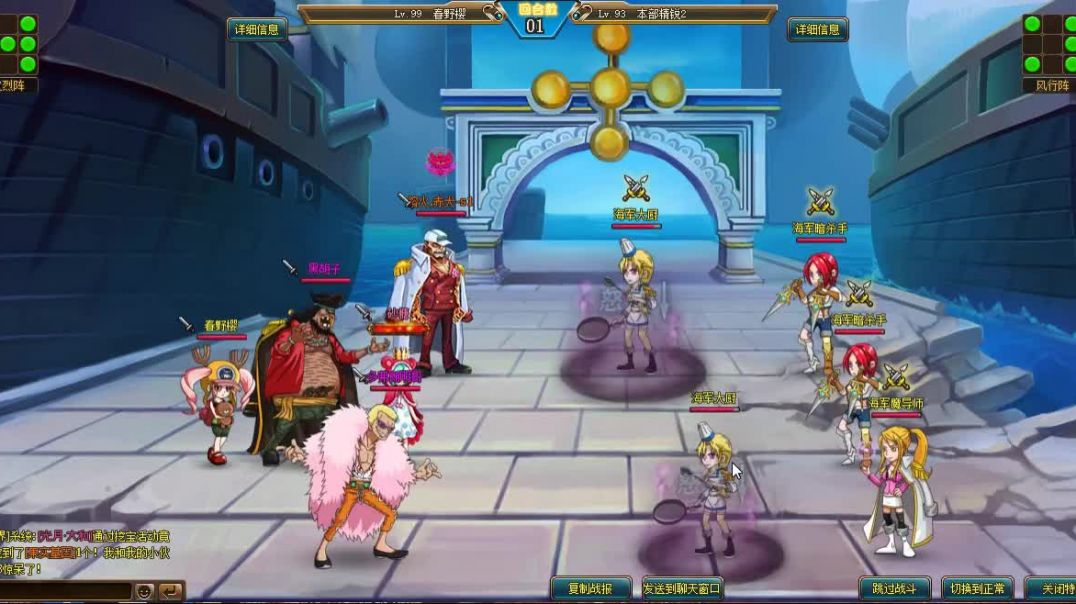Send chat message with the enter arrow button
Viewport: 1076px width, 604px height.
171,591
